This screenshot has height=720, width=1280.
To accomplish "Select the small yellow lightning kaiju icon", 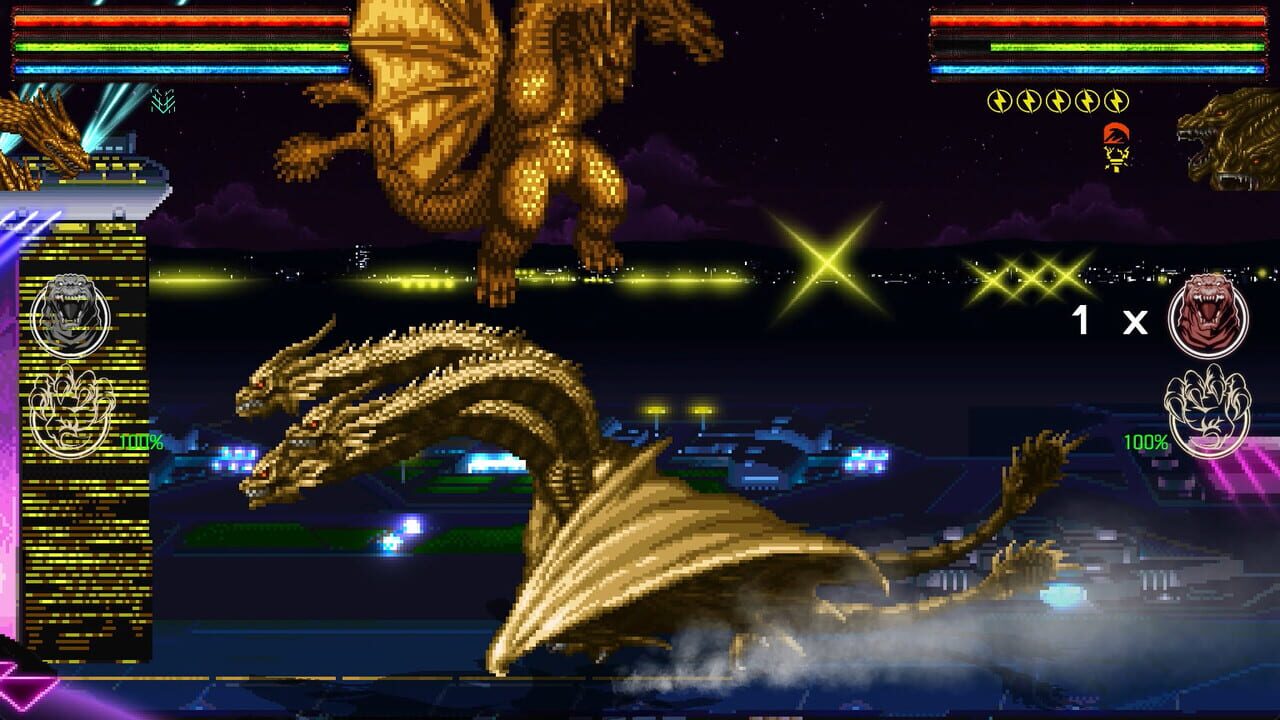I will pyautogui.click(x=1116, y=158).
